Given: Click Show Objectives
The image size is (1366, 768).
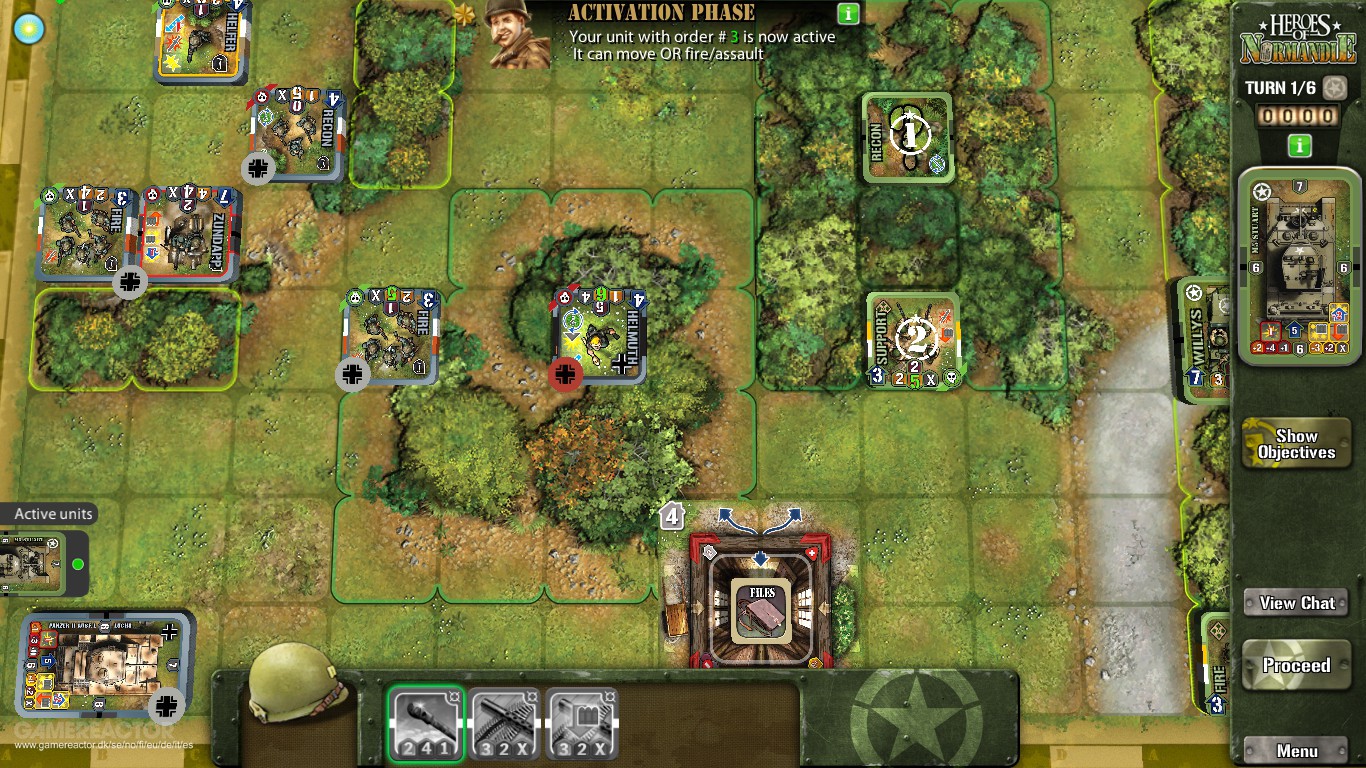Looking at the screenshot, I should click(1296, 444).
